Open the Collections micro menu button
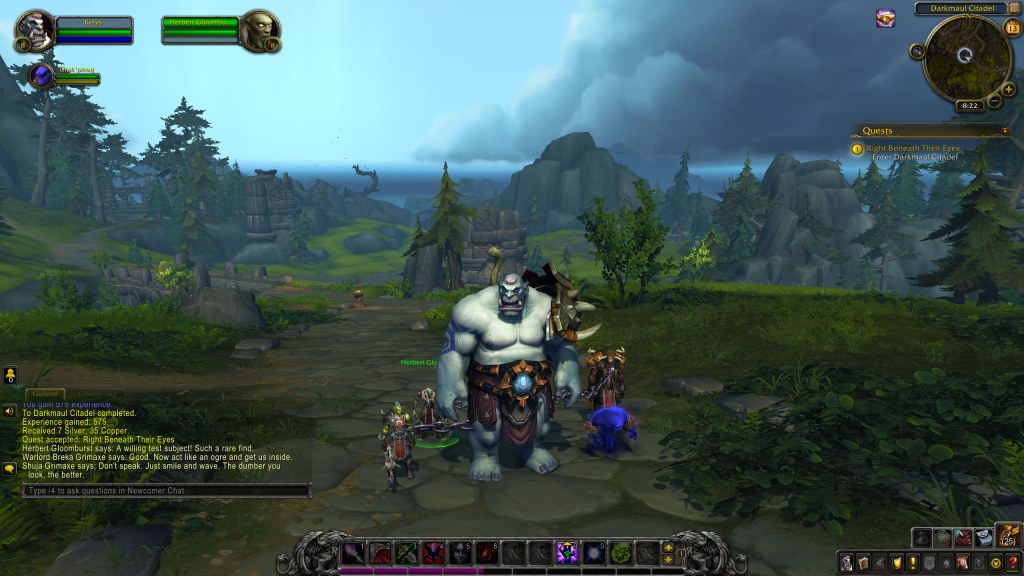Screen dimensions: 1024x576 pos(963,562)
